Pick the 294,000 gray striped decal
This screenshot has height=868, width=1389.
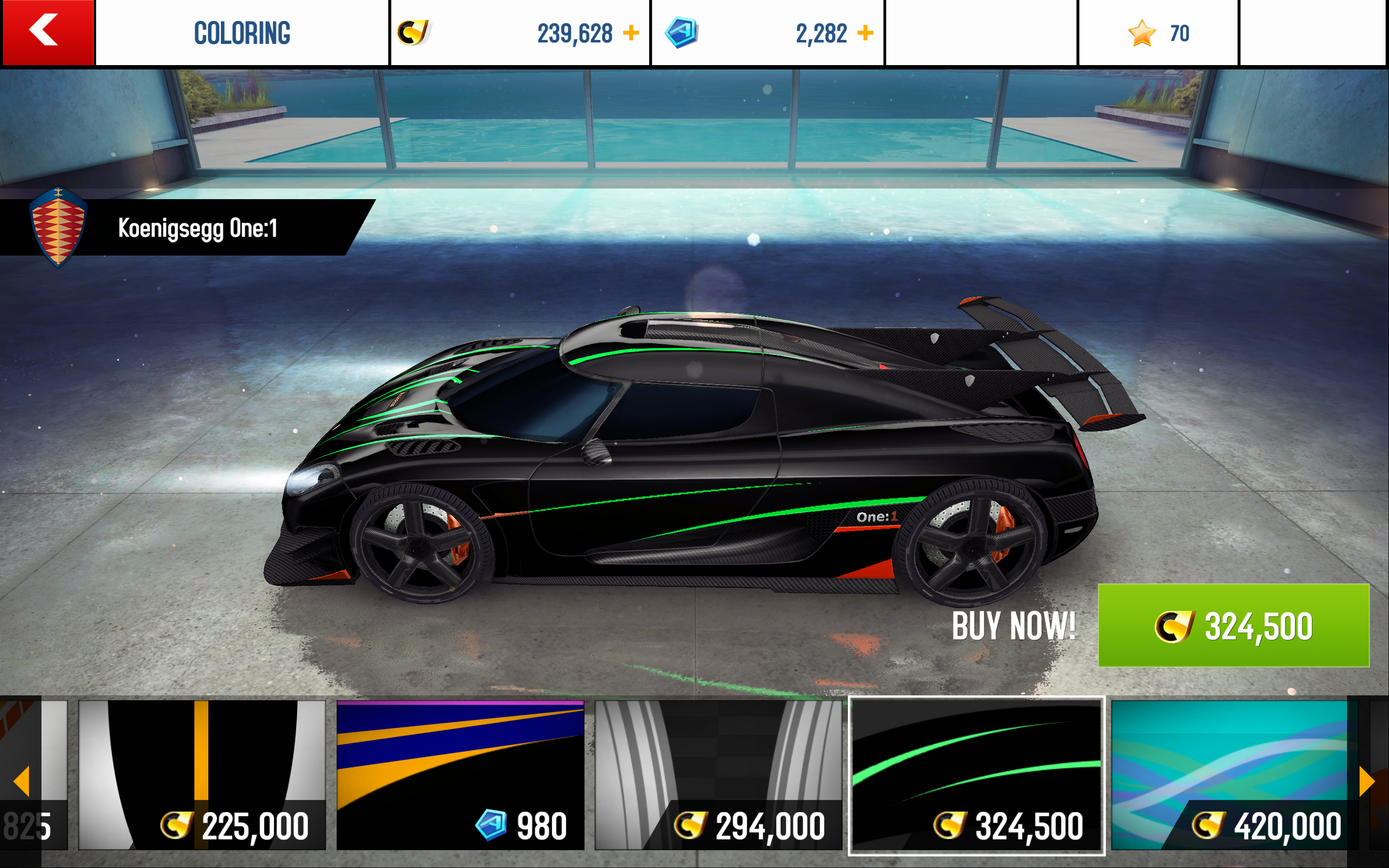pos(718,774)
